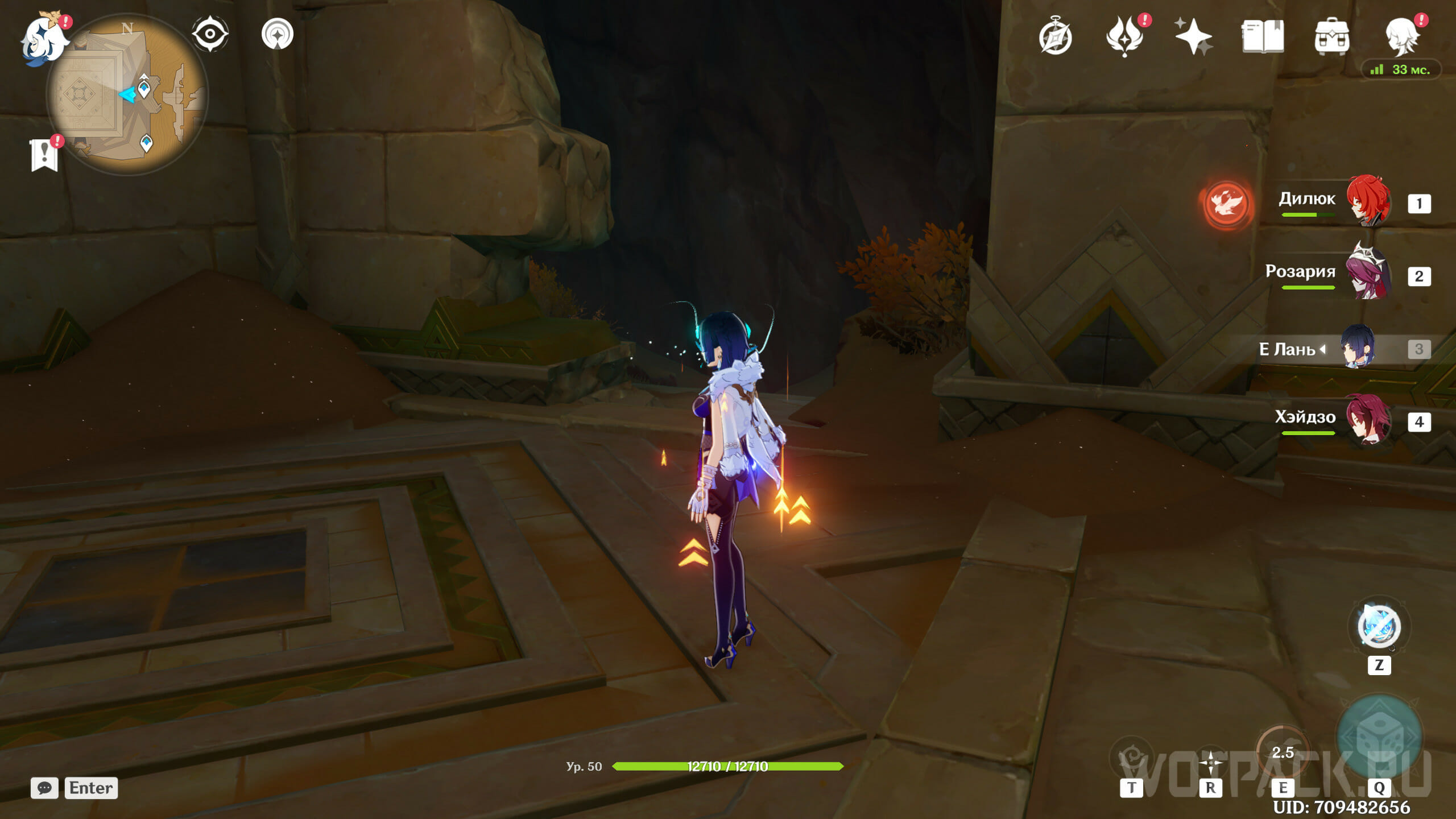Use the blue gadget item
This screenshot has width=1456, height=819.
pyautogui.click(x=1379, y=627)
